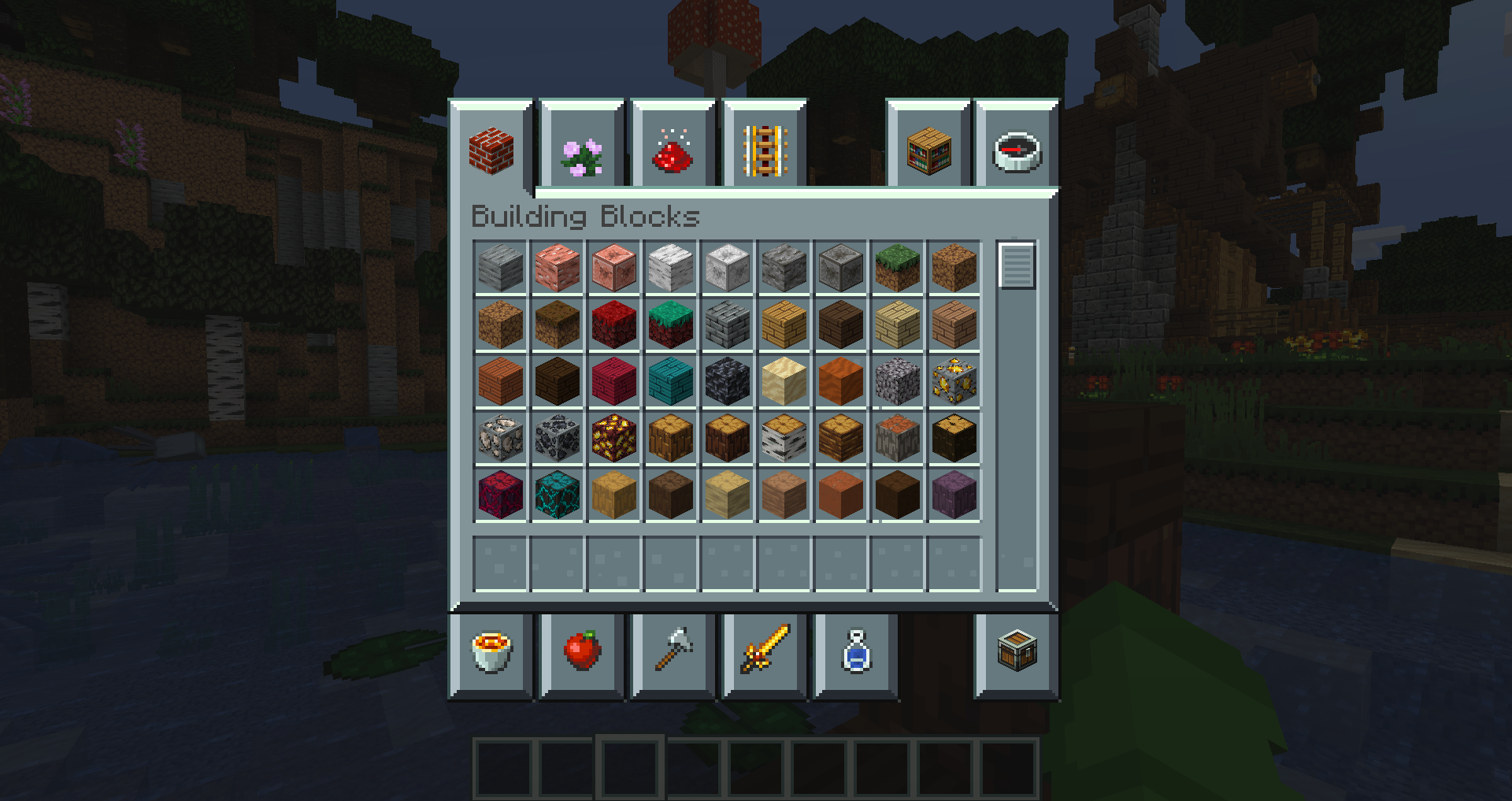Select the Building Blocks tab with bricks icon
Image resolution: width=1512 pixels, height=801 pixels.
(492, 150)
